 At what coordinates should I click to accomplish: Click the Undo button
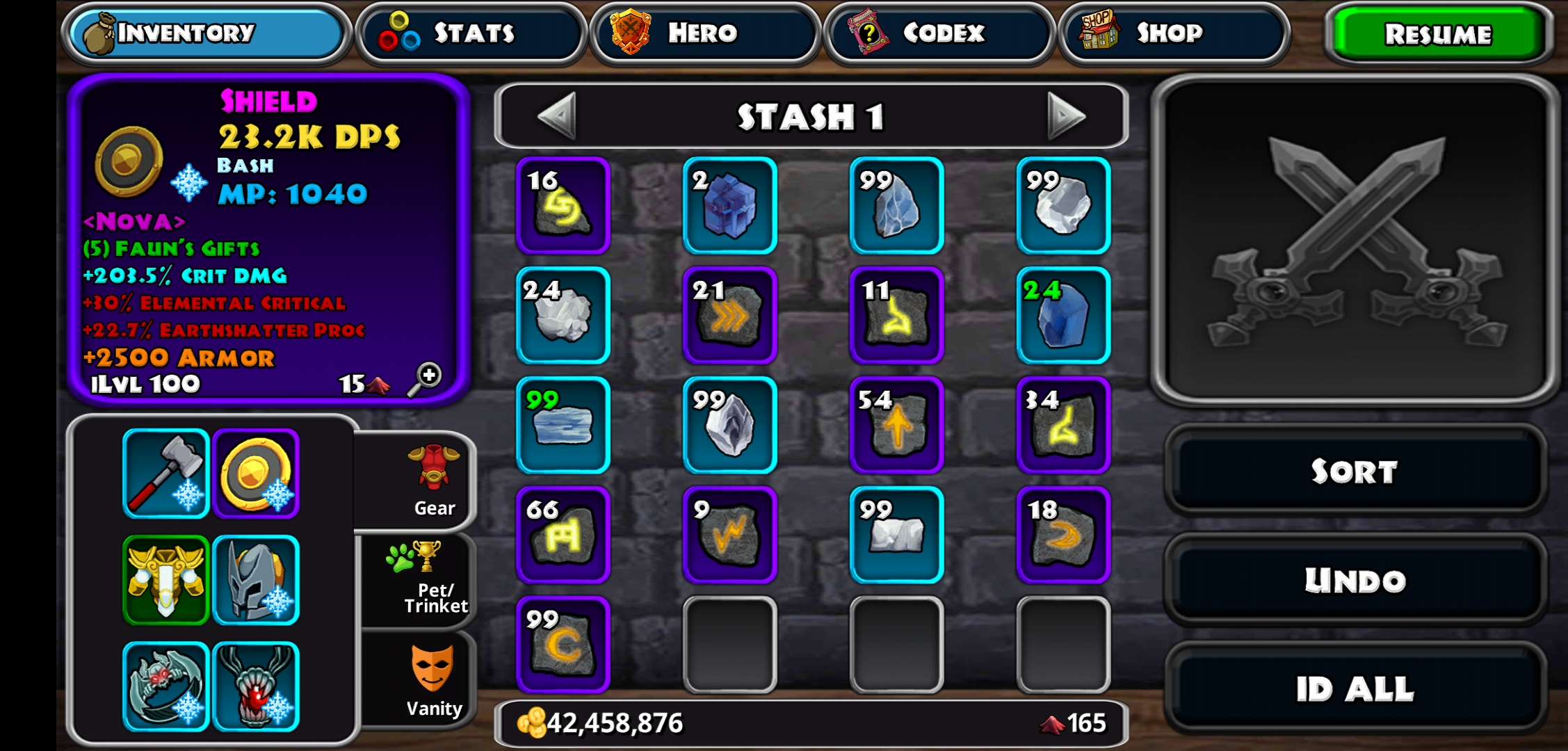tap(1355, 580)
